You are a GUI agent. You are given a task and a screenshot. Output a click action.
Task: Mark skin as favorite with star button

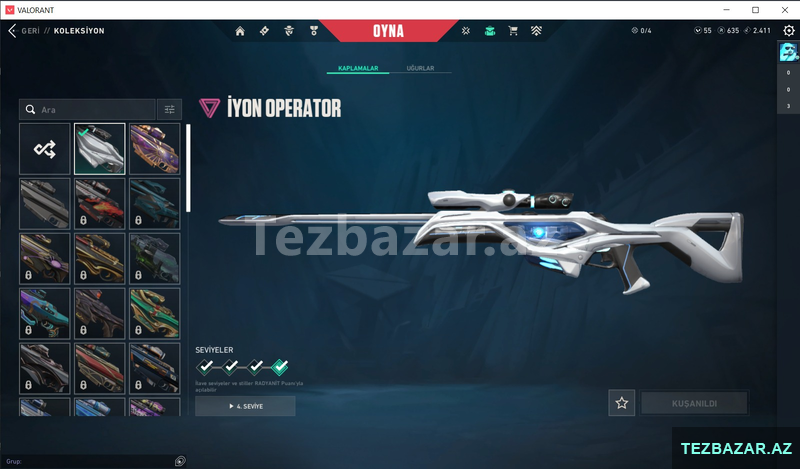(622, 403)
